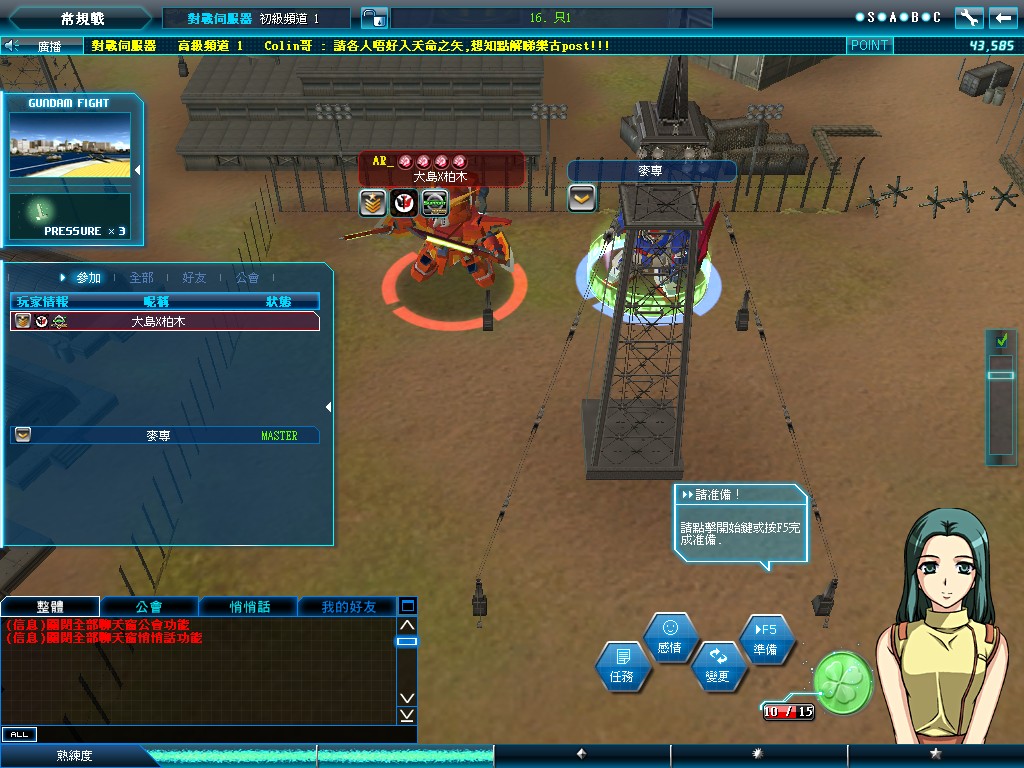Viewport: 1024px width, 768px height.
Task: Select player row 大島X柏木 in list
Action: pos(165,322)
